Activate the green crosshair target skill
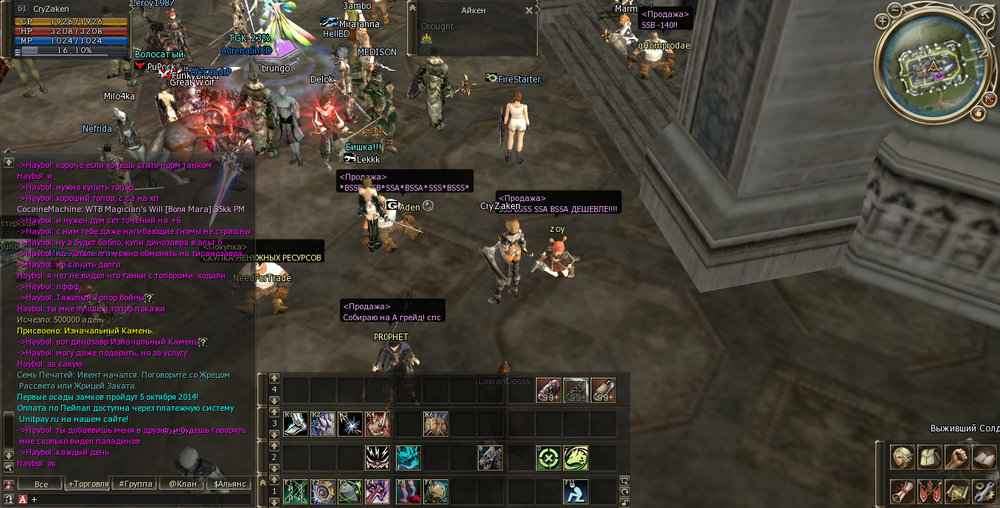The image size is (1000, 508). [x=547, y=457]
